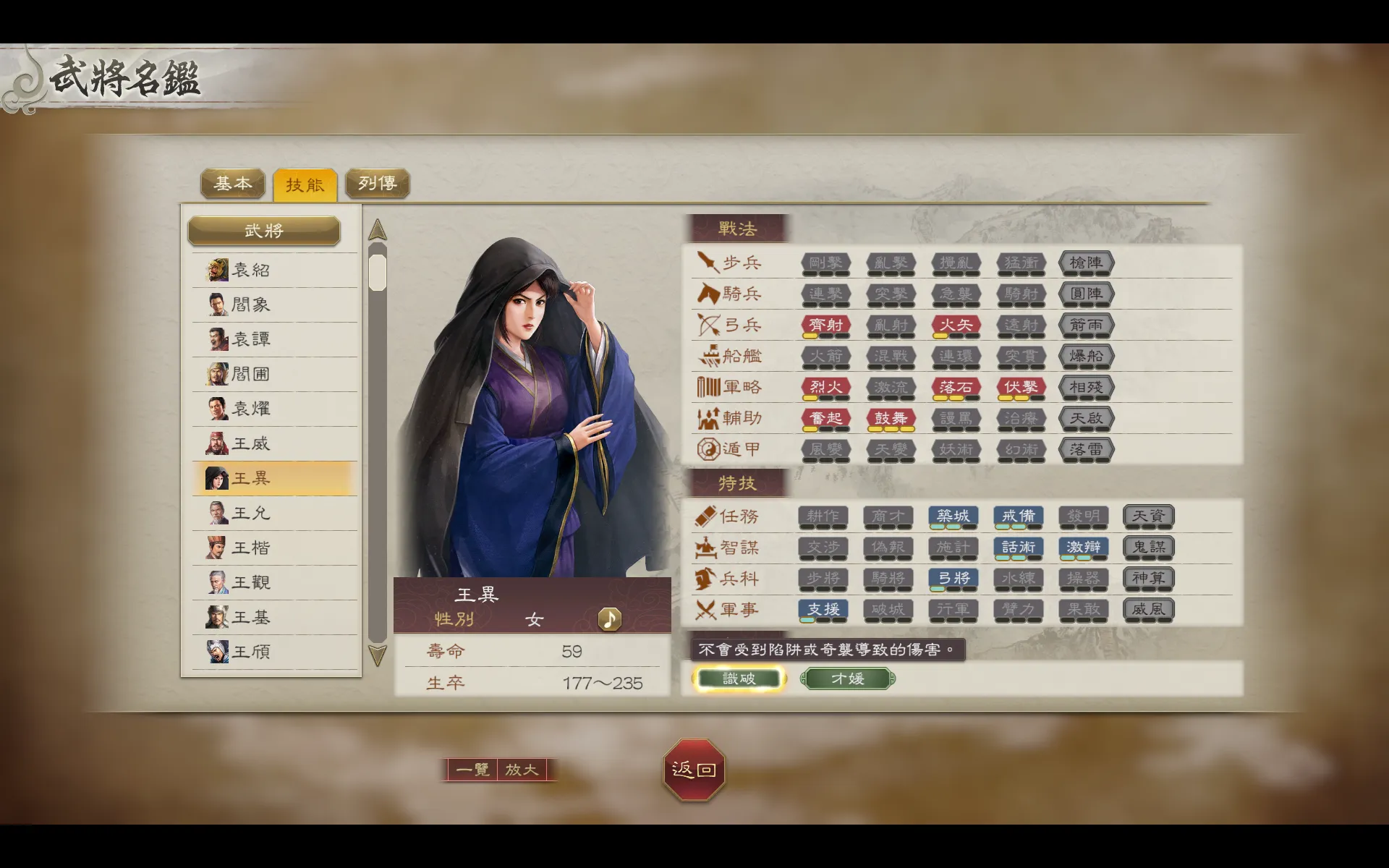
Task: Select 王允 from the officer list
Action: tap(250, 513)
